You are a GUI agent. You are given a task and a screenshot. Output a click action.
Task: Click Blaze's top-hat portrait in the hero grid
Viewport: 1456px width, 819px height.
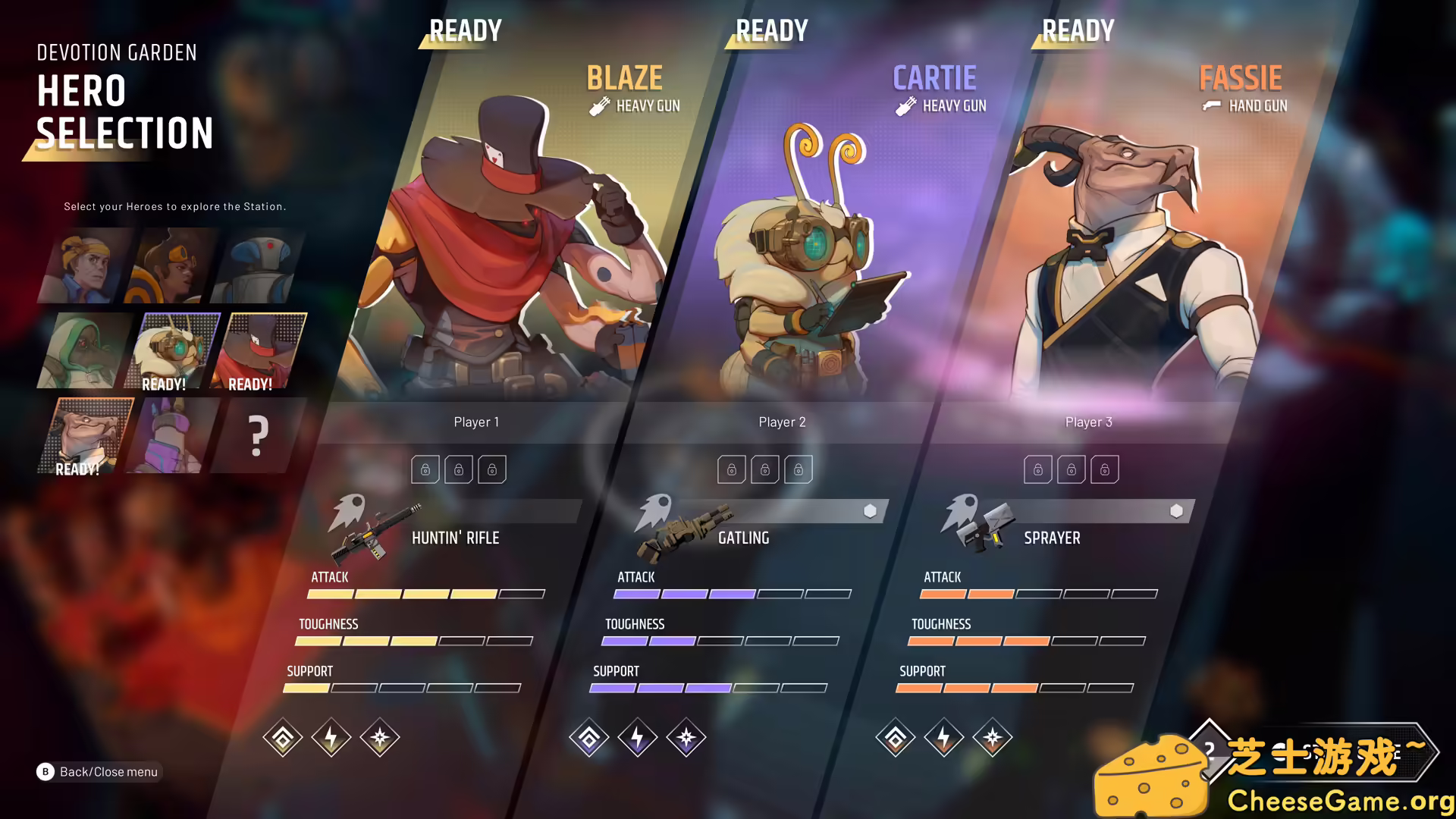click(262, 351)
